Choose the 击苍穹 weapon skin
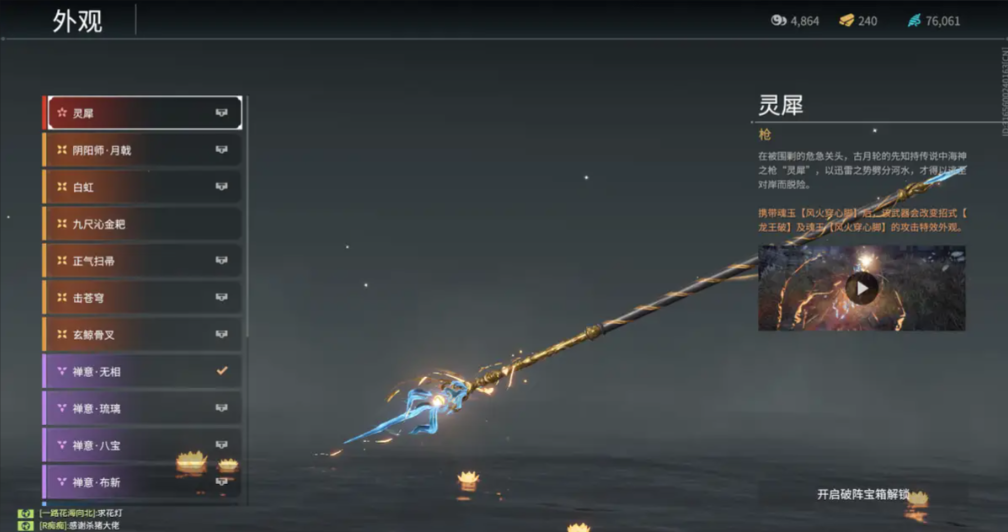Viewport: 1008px width, 532px height. coord(142,298)
